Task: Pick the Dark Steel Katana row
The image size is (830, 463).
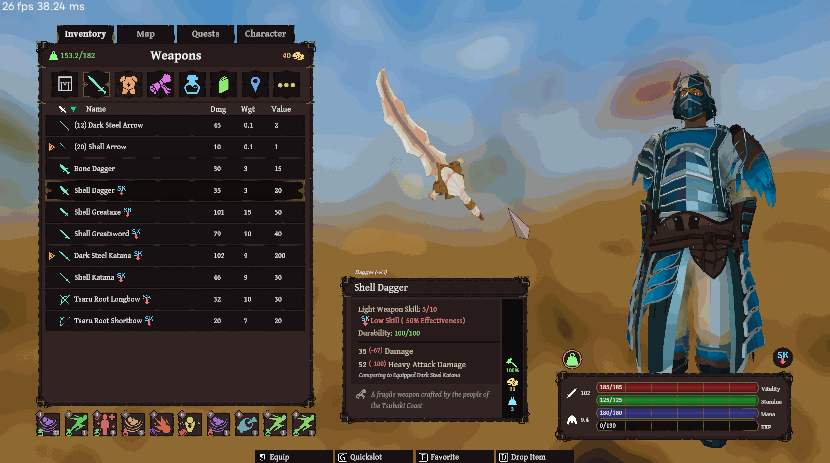Action: pos(175,256)
